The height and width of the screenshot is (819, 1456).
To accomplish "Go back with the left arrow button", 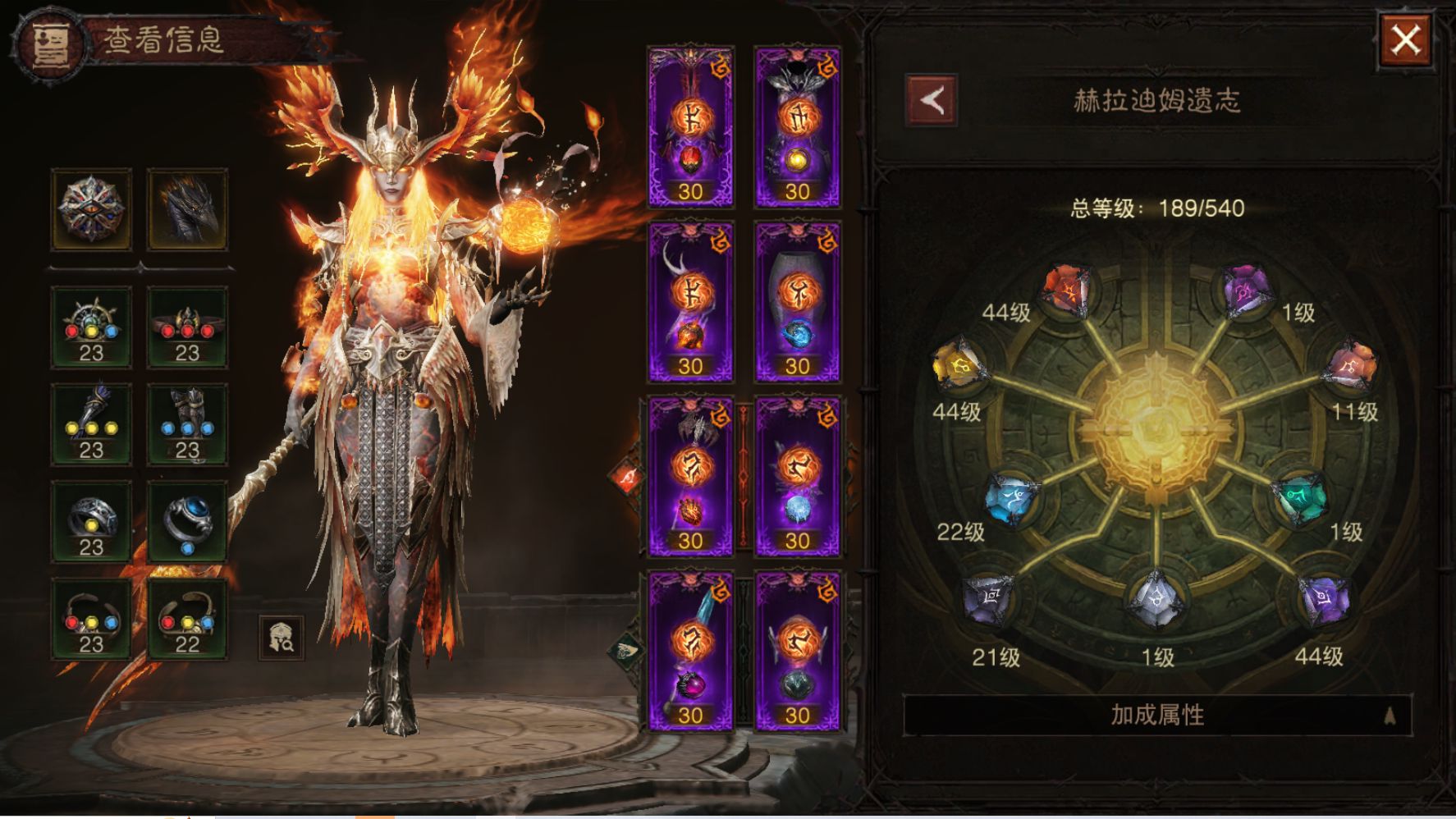I will [x=932, y=101].
